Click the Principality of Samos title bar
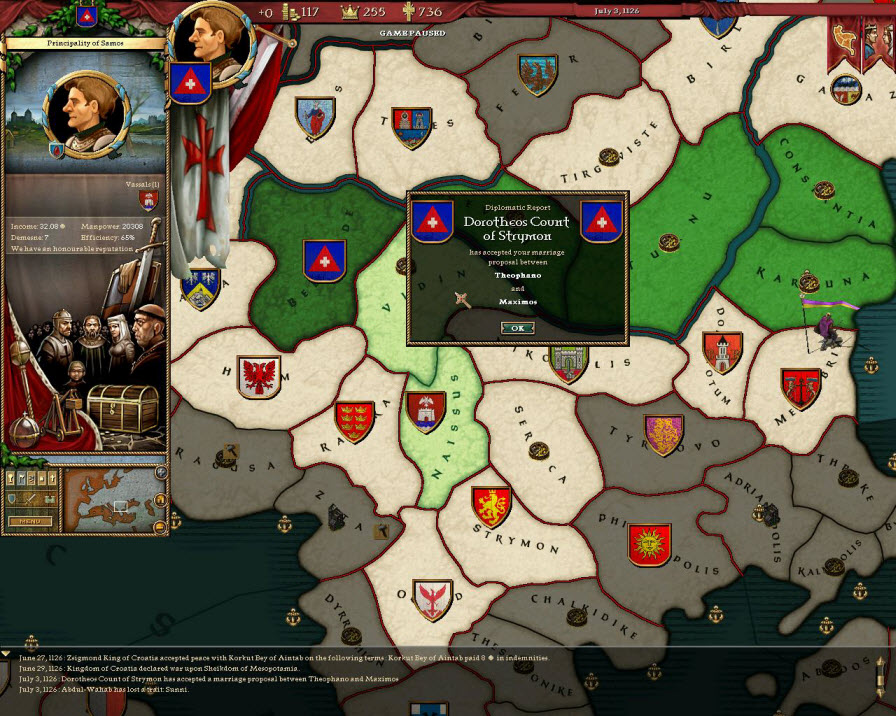 point(83,43)
